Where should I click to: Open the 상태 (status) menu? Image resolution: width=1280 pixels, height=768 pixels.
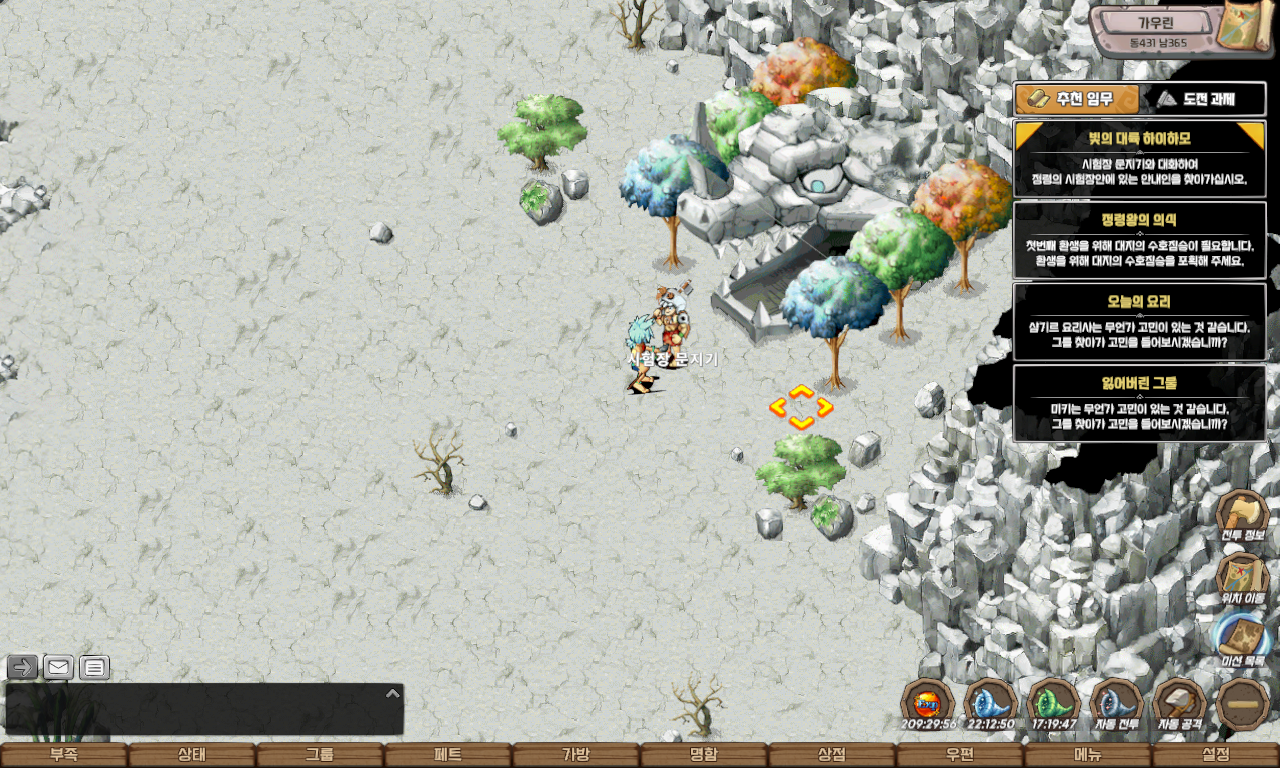(192, 755)
